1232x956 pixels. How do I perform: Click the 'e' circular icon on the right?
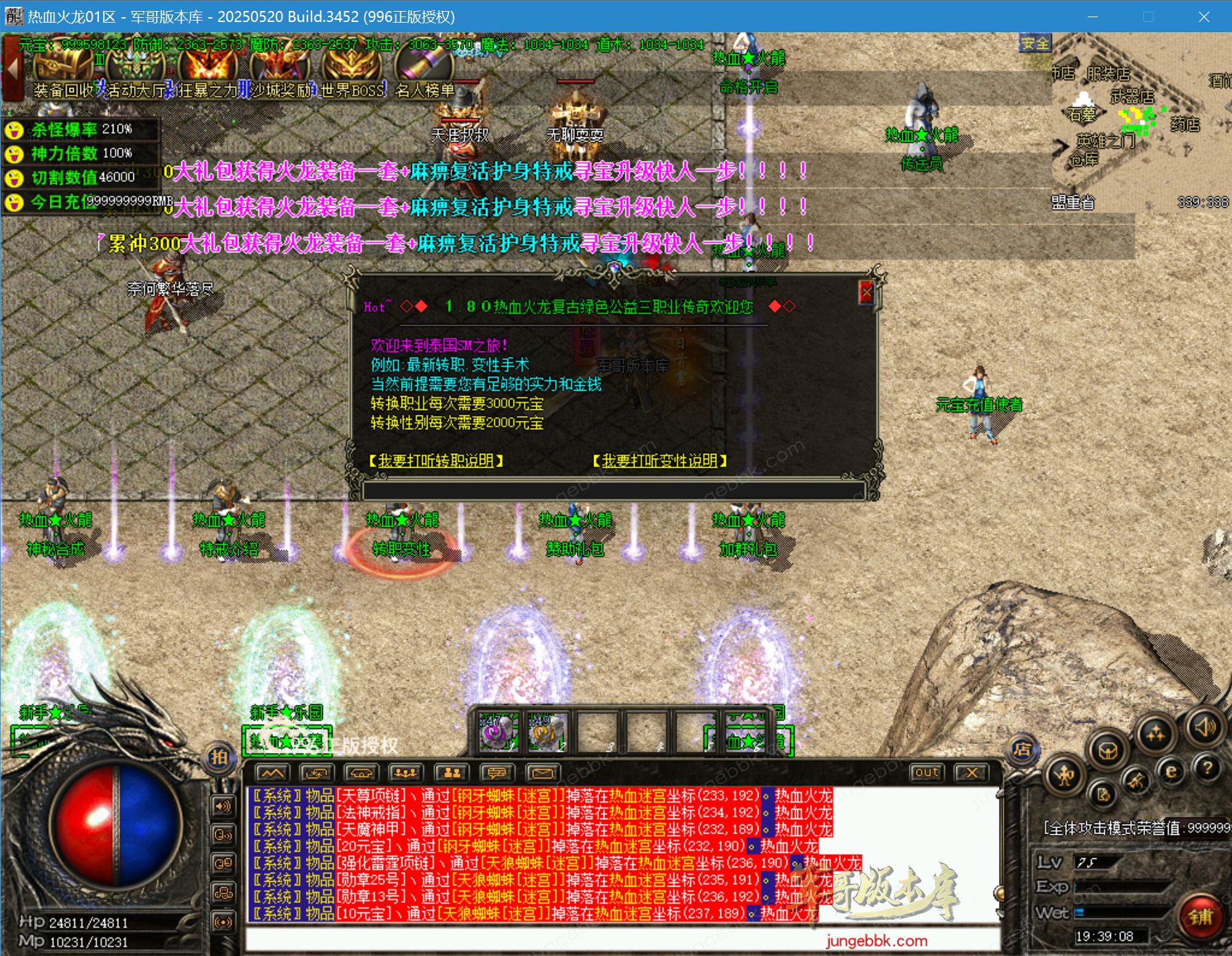(1171, 771)
